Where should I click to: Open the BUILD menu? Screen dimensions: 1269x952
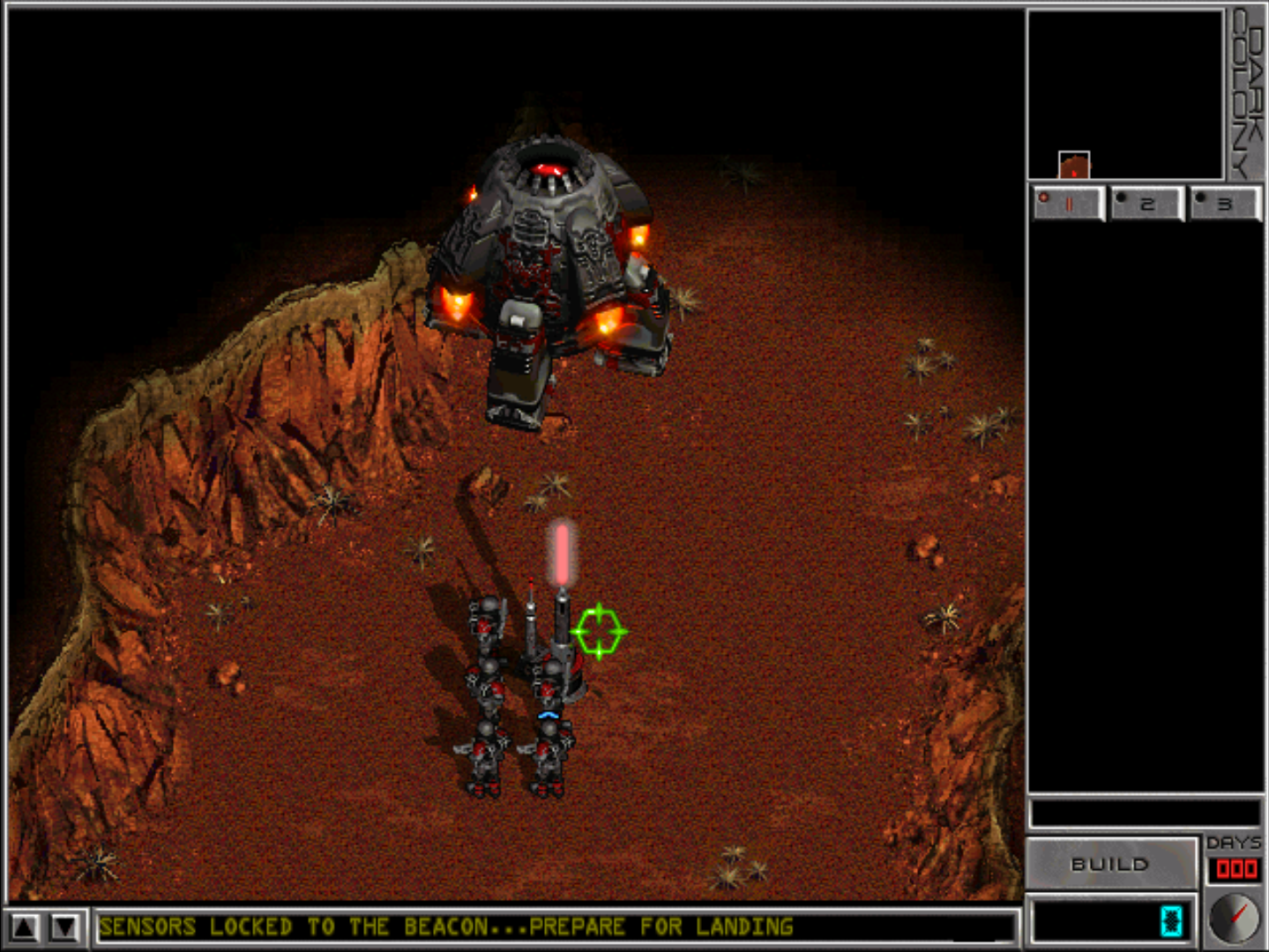pyautogui.click(x=1109, y=864)
